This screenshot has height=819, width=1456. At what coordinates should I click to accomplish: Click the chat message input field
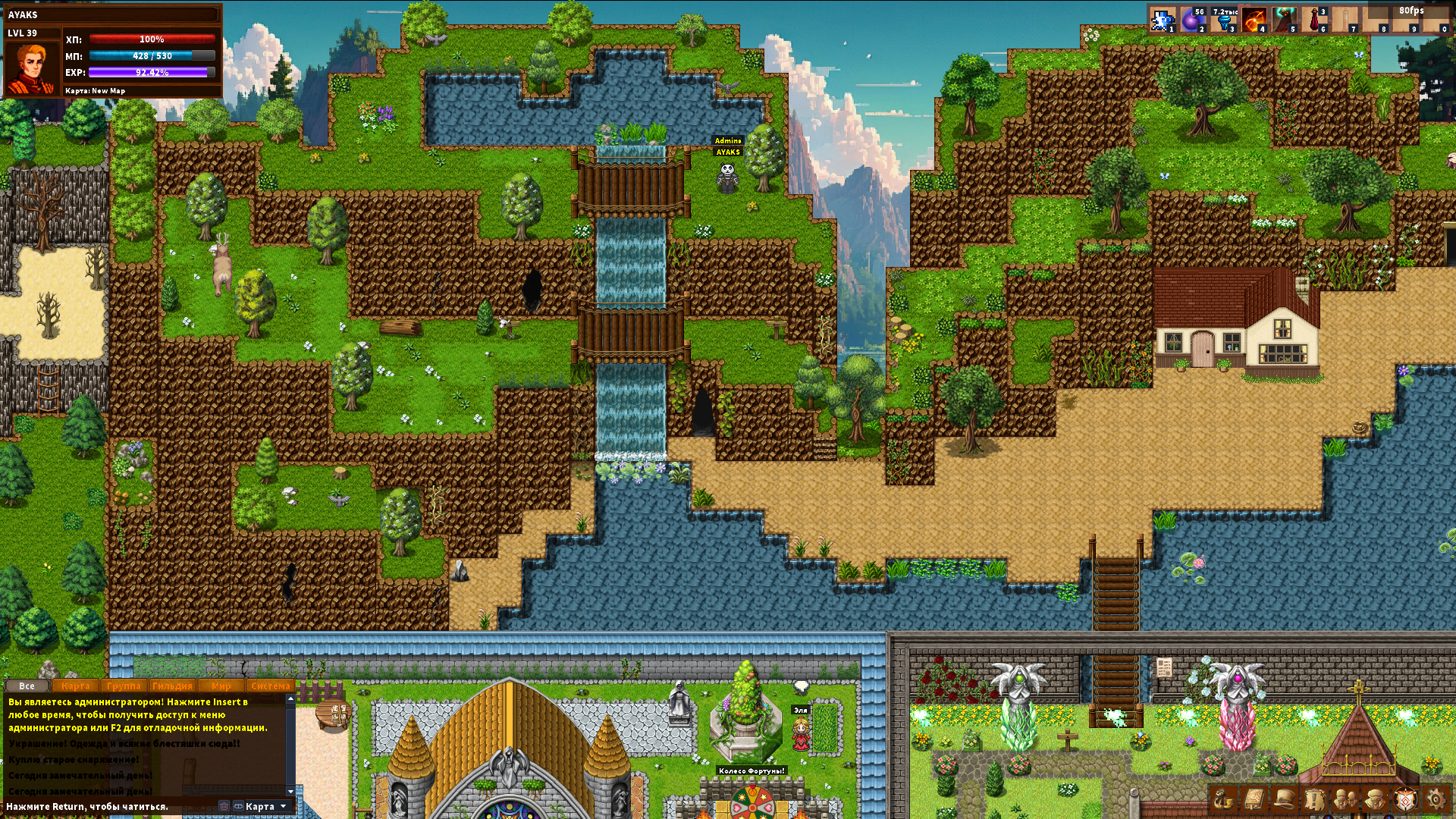coord(110,806)
